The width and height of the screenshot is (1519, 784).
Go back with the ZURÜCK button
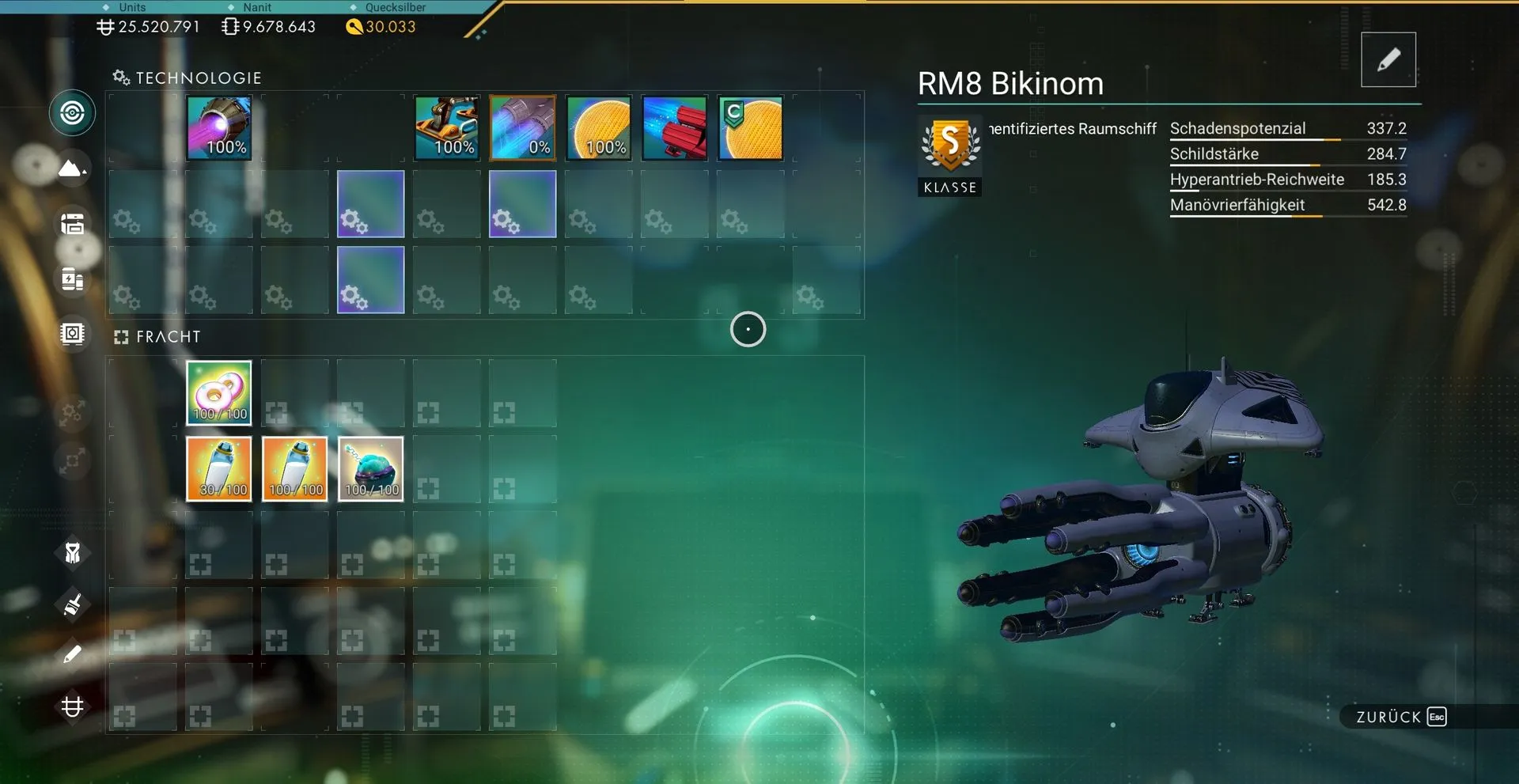click(x=1400, y=717)
